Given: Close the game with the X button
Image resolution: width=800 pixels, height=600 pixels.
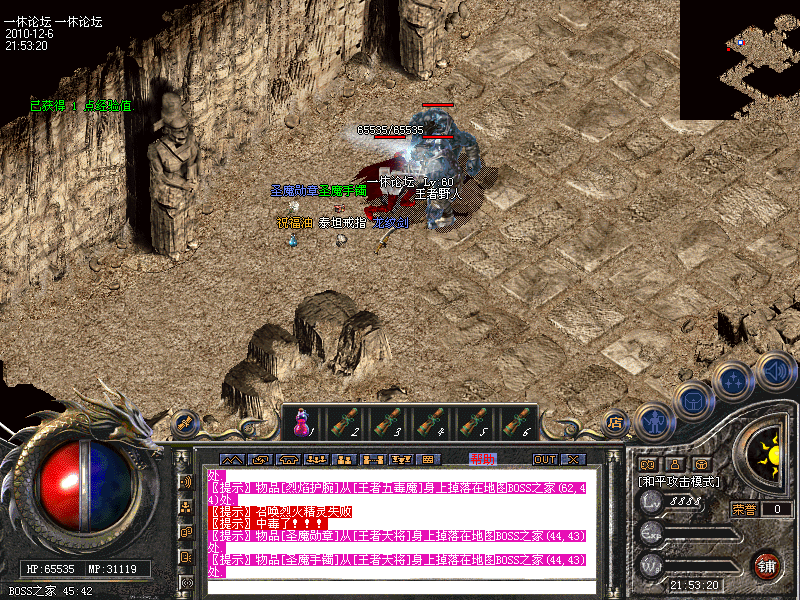Looking at the screenshot, I should (572, 459).
